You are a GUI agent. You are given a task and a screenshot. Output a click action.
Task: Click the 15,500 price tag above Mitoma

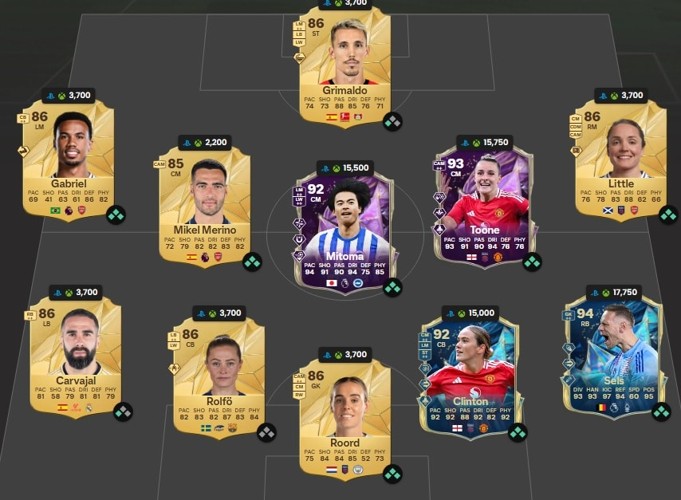point(343,168)
